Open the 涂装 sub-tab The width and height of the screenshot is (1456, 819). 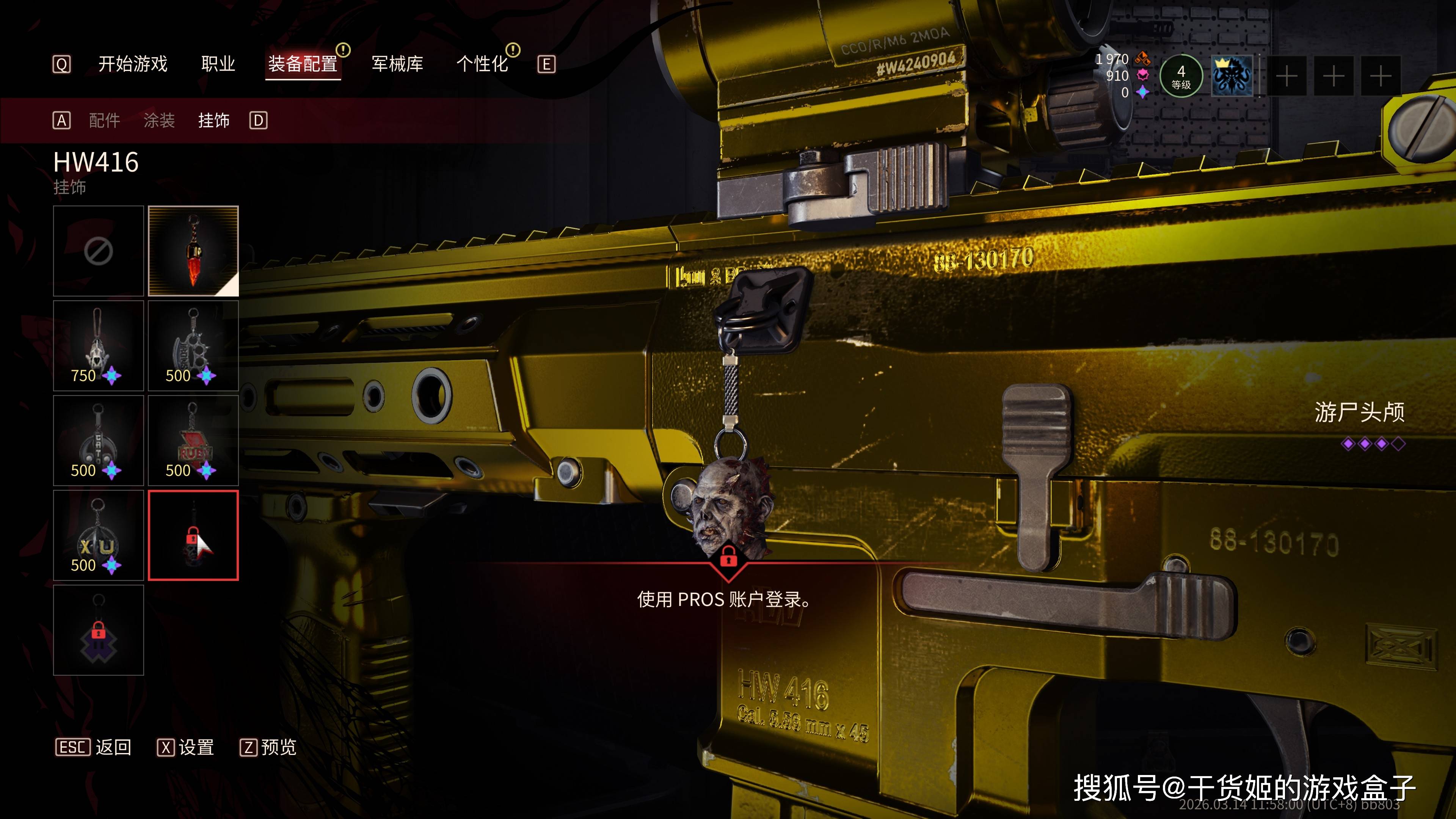pos(159,121)
